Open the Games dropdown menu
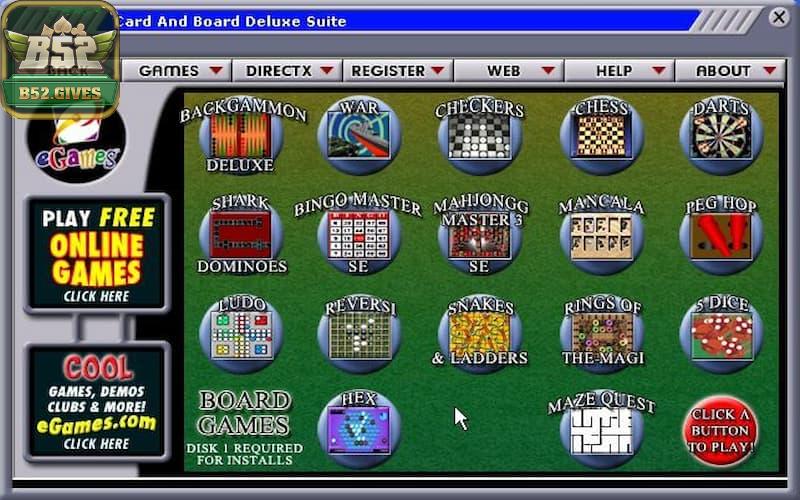The image size is (800, 500). tap(180, 71)
